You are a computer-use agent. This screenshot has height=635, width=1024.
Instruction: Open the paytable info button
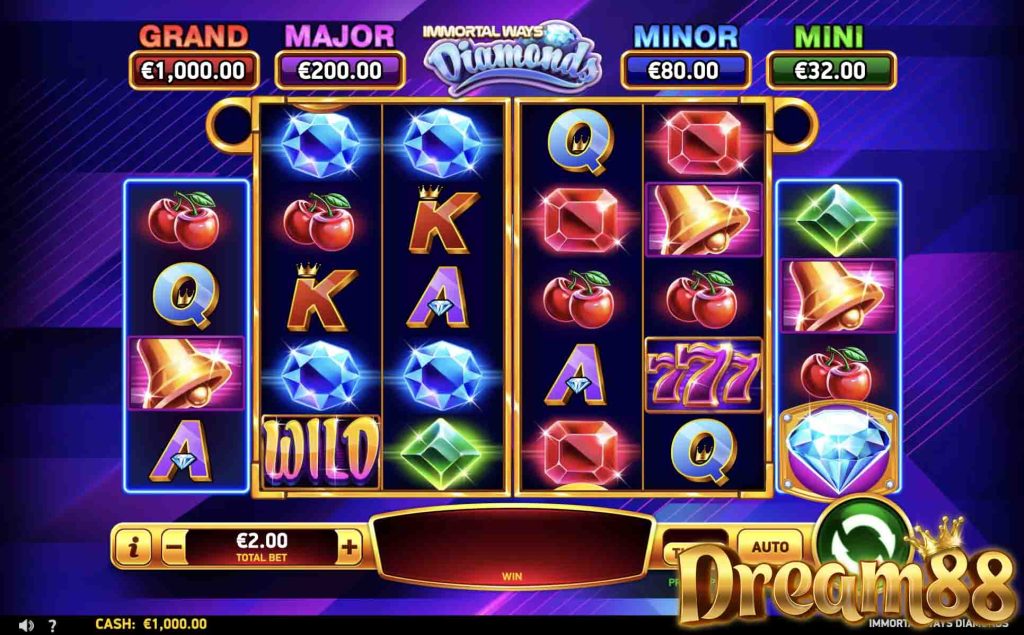(x=133, y=547)
